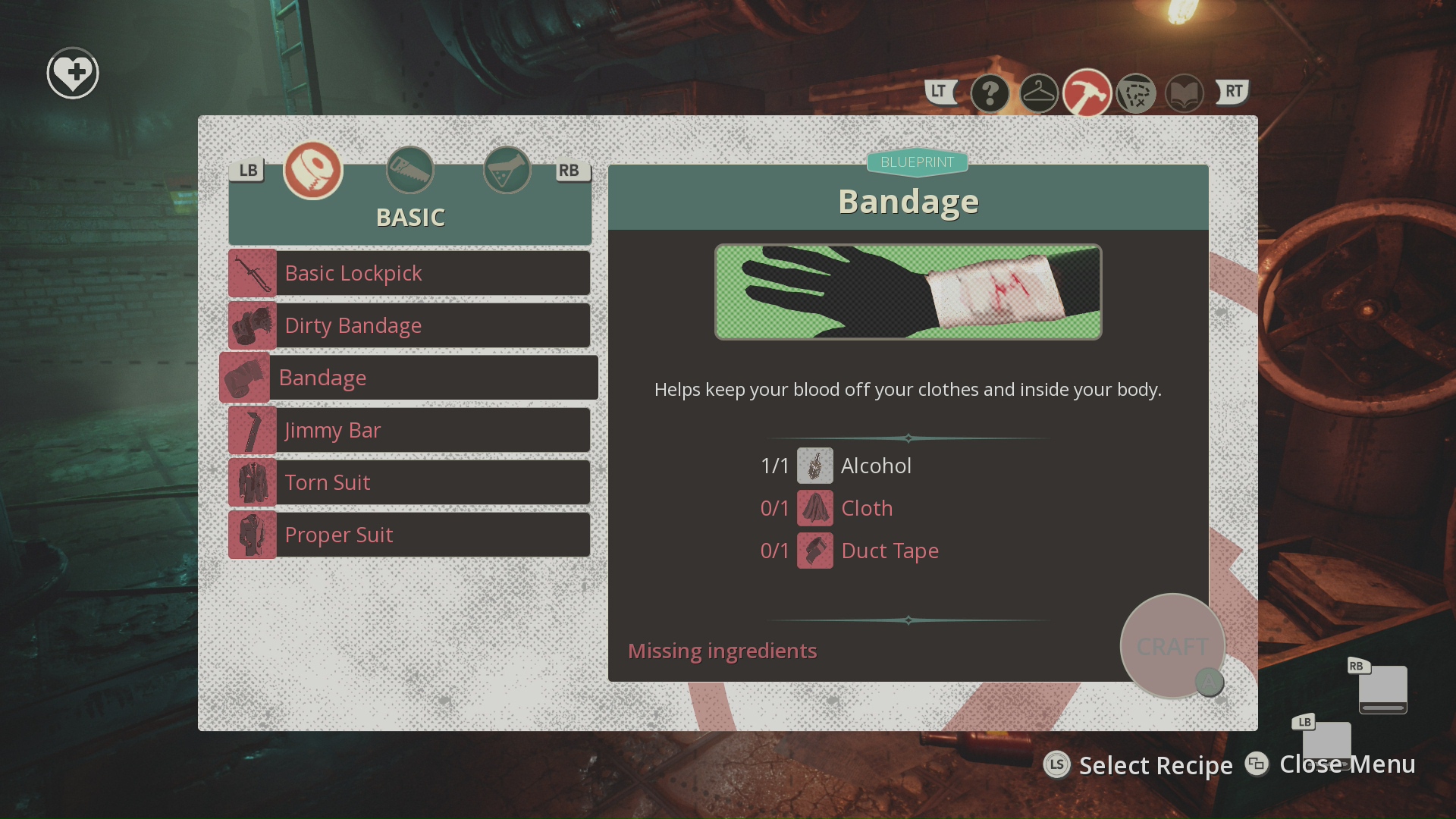
Task: Open the Jimmy Bar recipe
Action: point(409,430)
